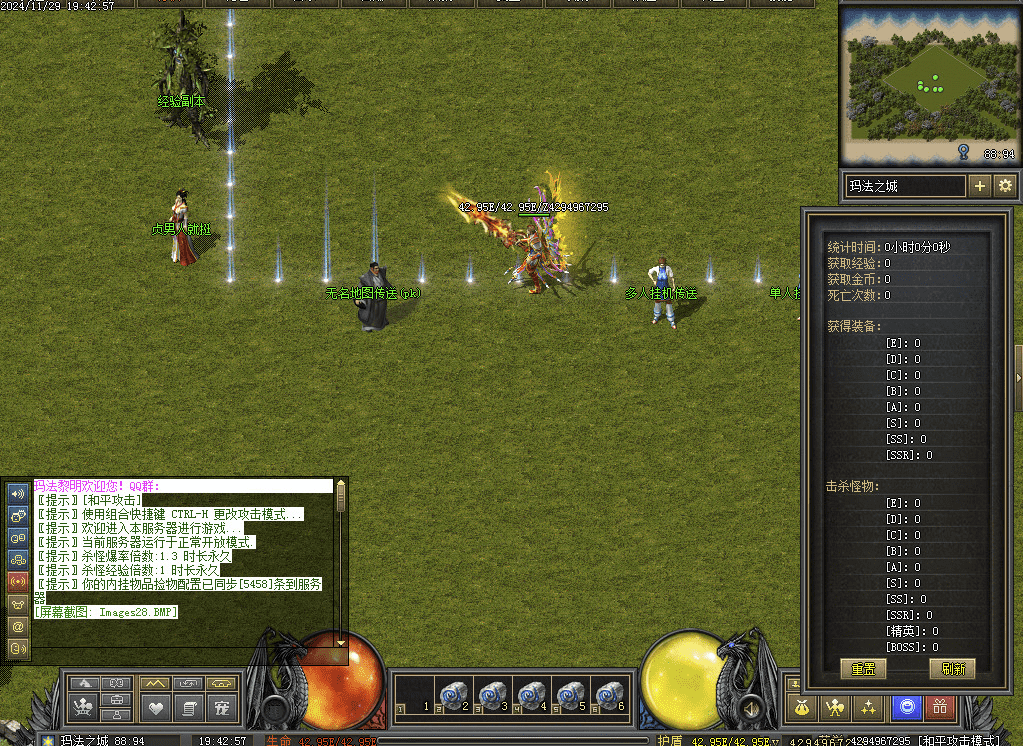Click the heart icon button
Viewport: 1023px width, 746px height.
[x=155, y=708]
